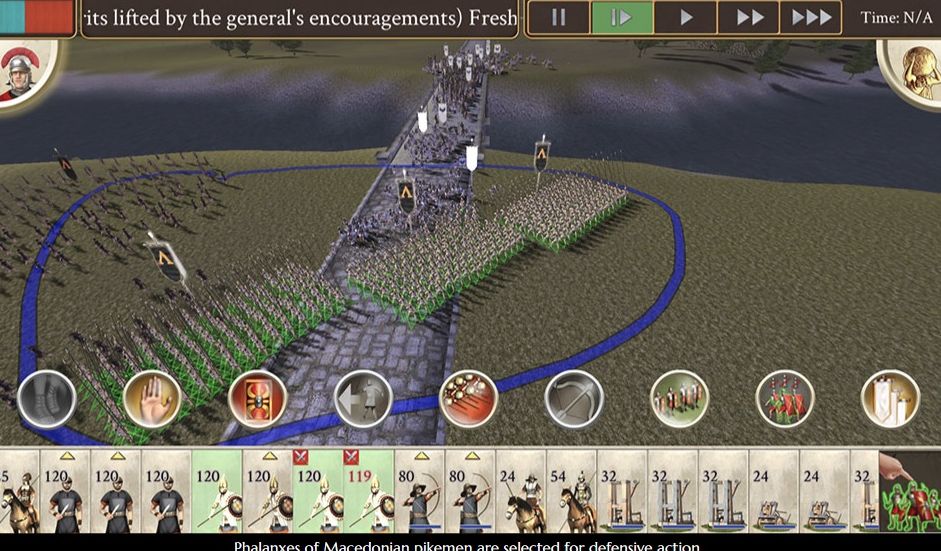The image size is (941, 551).
Task: Switch to triple fast-forward speed
Action: pos(811,18)
